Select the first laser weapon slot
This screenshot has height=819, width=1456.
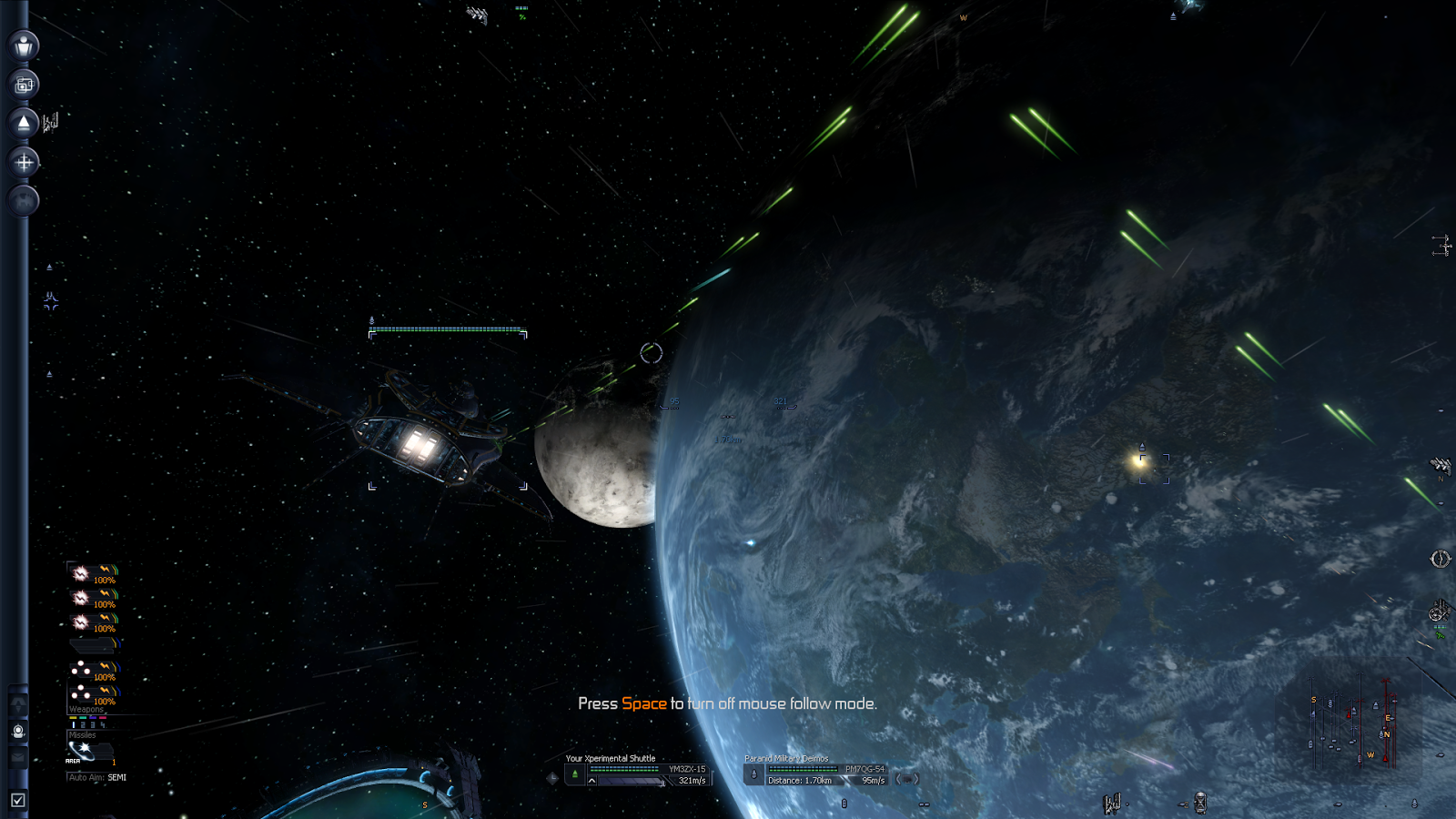coord(93,574)
